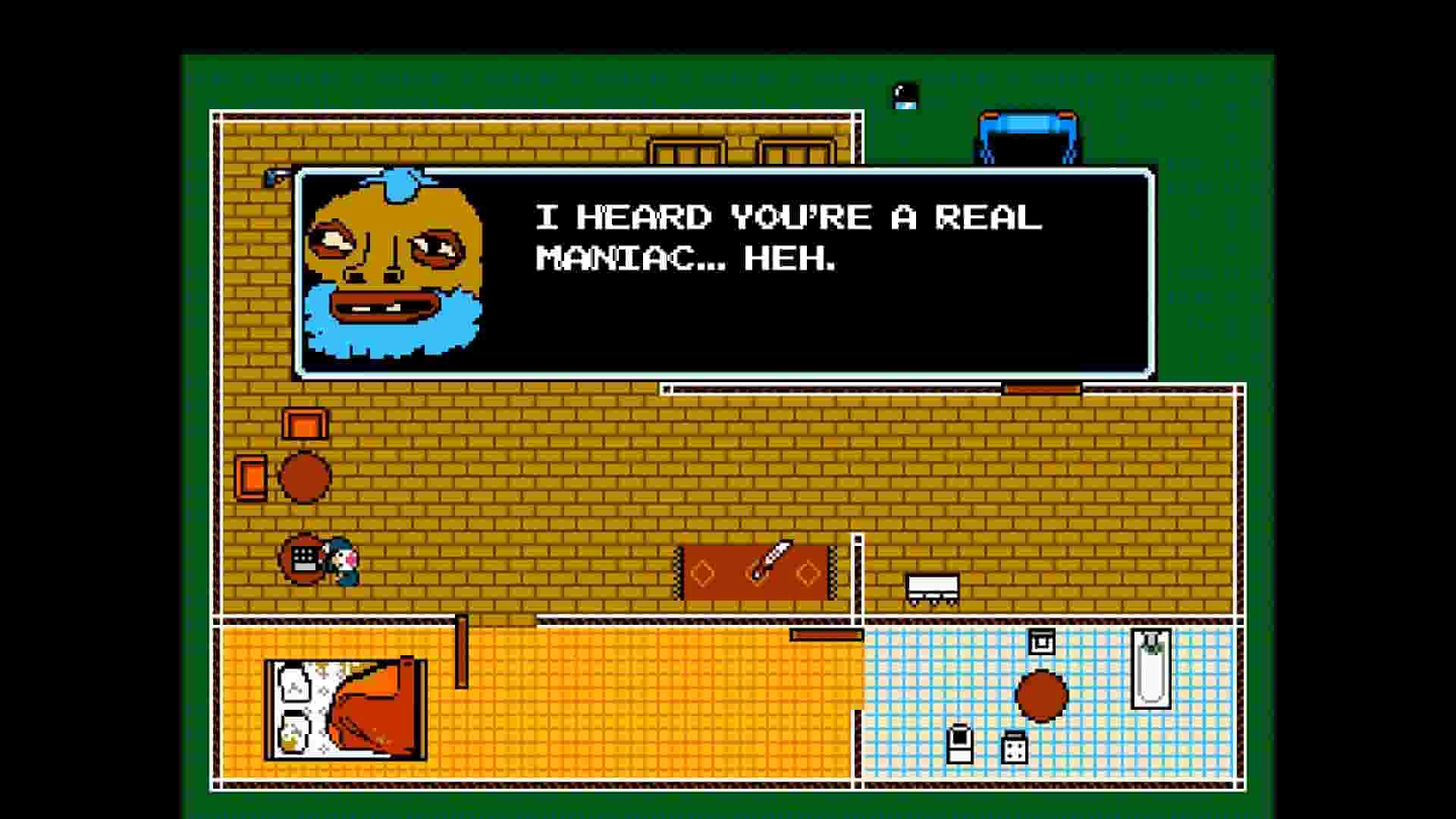Click the orange chair beside the round table
This screenshot has width=1456, height=819.
click(250, 478)
